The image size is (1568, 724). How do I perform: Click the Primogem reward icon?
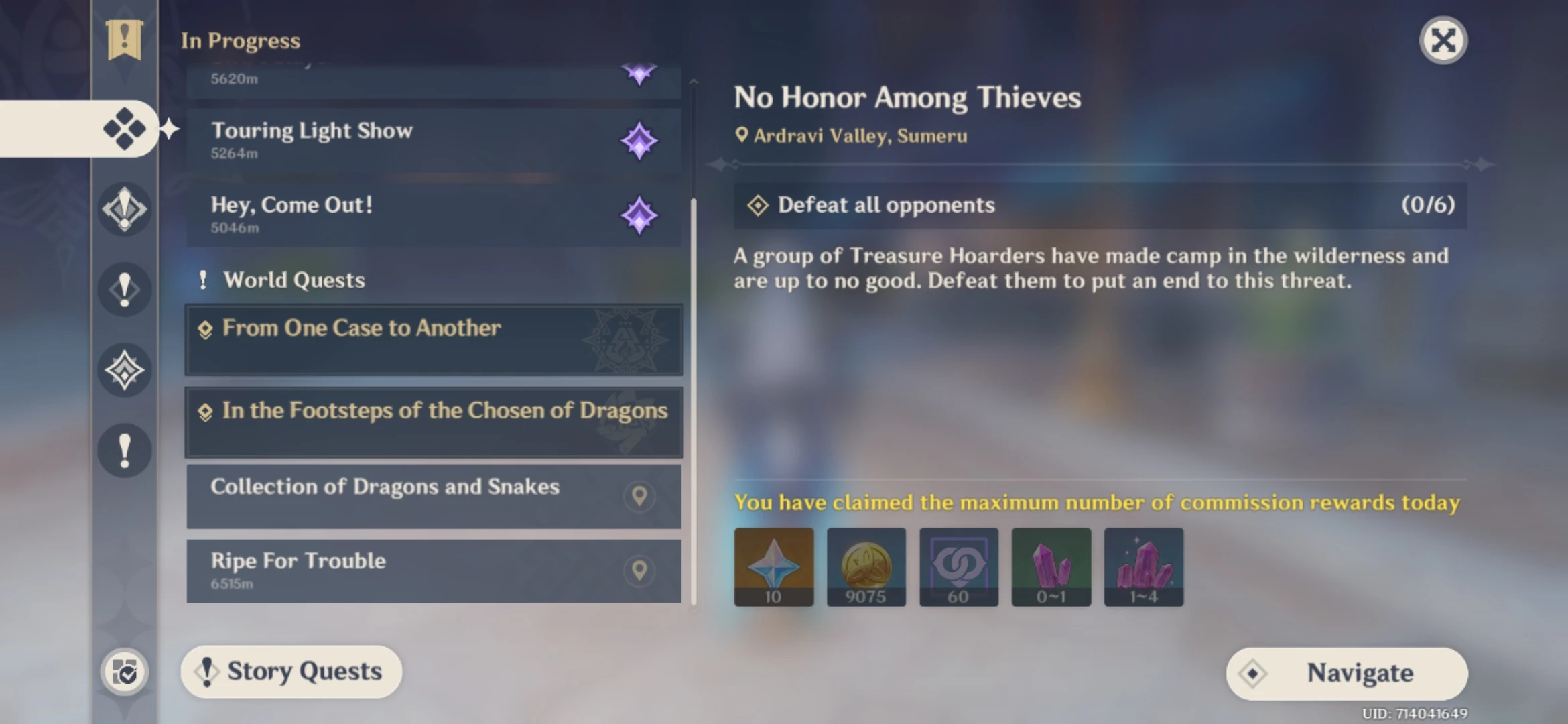773,566
